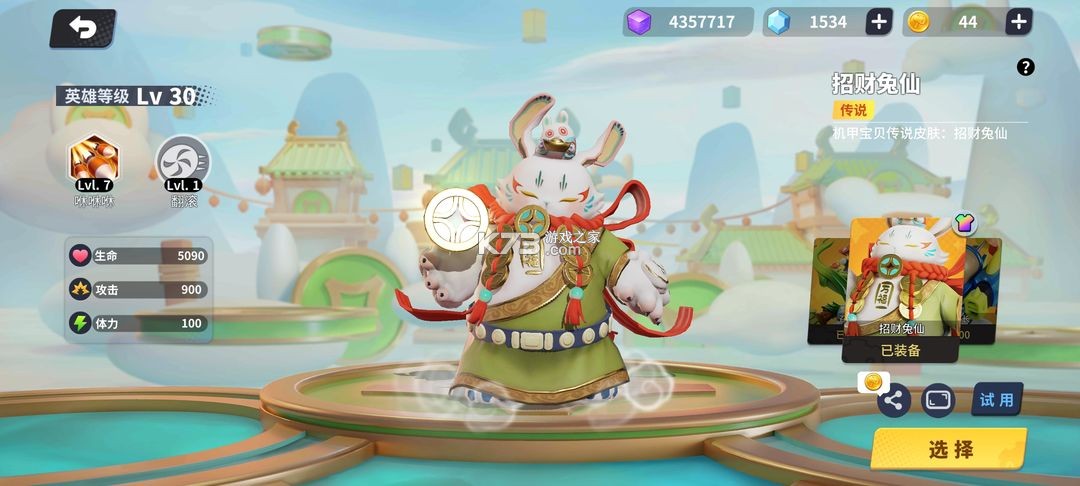Click the 试用 trial button
This screenshot has width=1080, height=486.
tap(996, 400)
